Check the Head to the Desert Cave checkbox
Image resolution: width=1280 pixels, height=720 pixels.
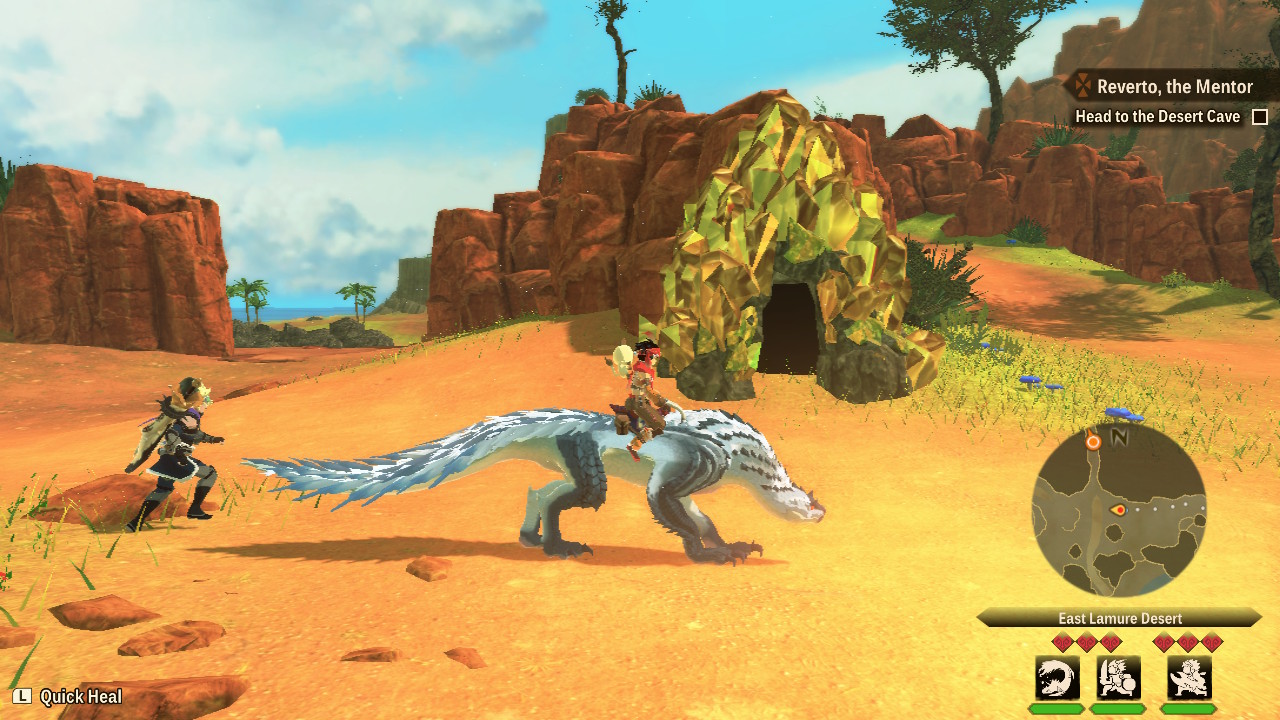coord(1259,116)
